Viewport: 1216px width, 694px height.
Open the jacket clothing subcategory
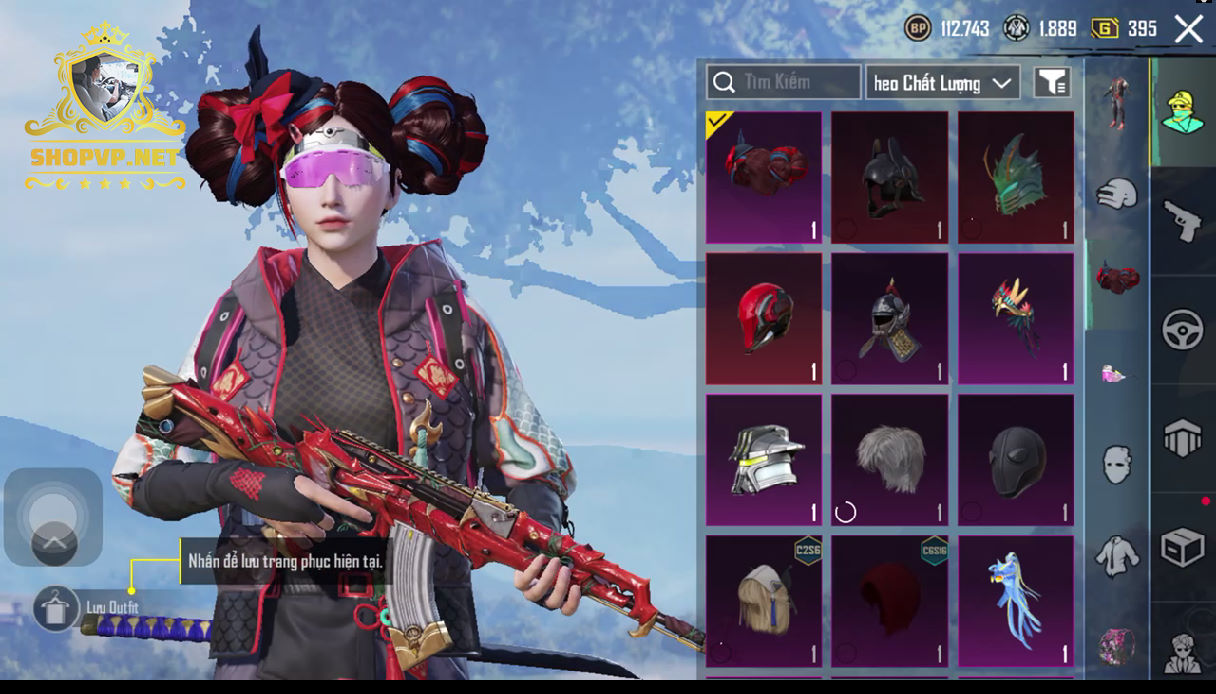[x=1117, y=555]
